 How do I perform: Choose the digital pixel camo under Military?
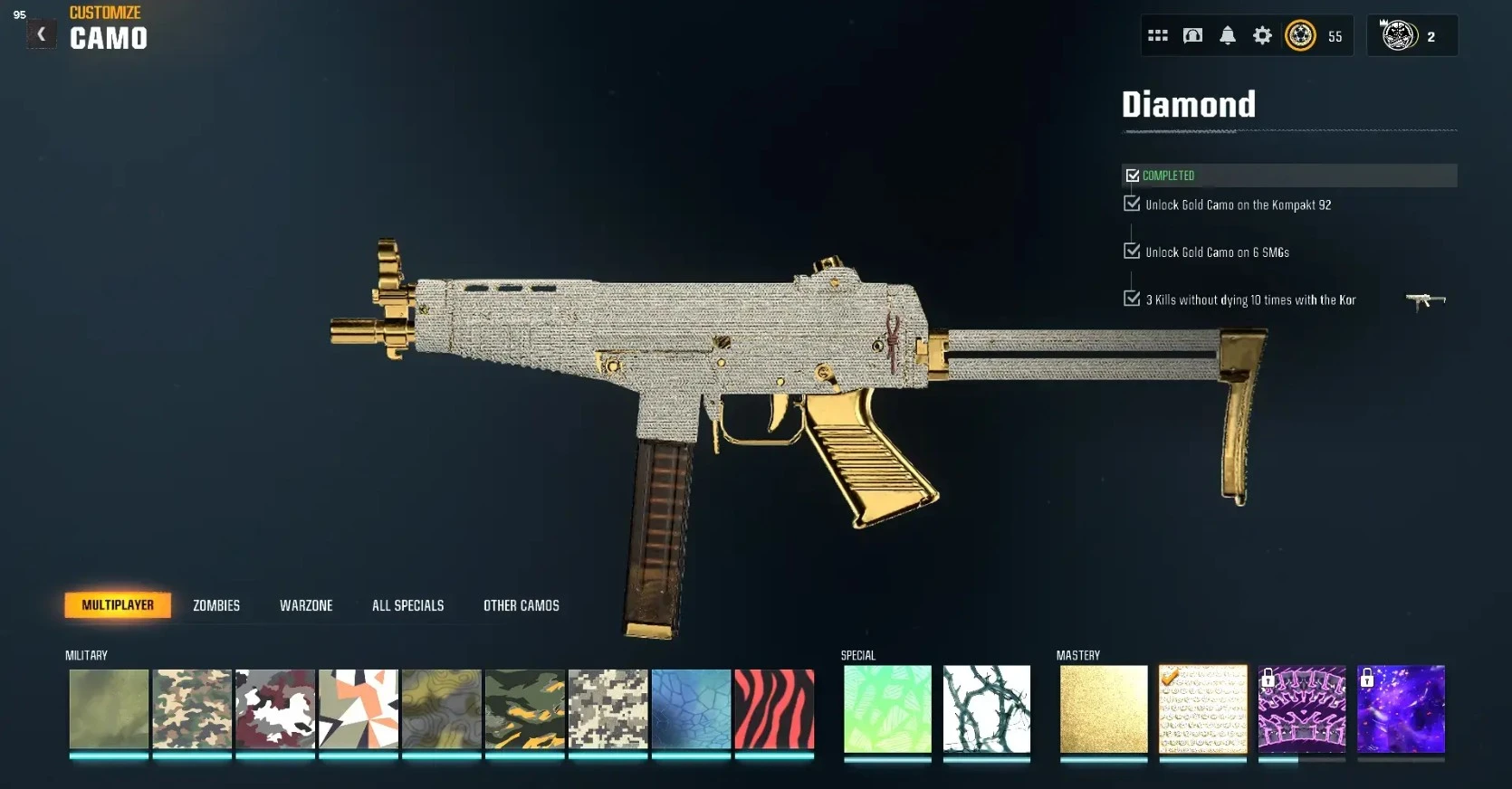tap(608, 711)
